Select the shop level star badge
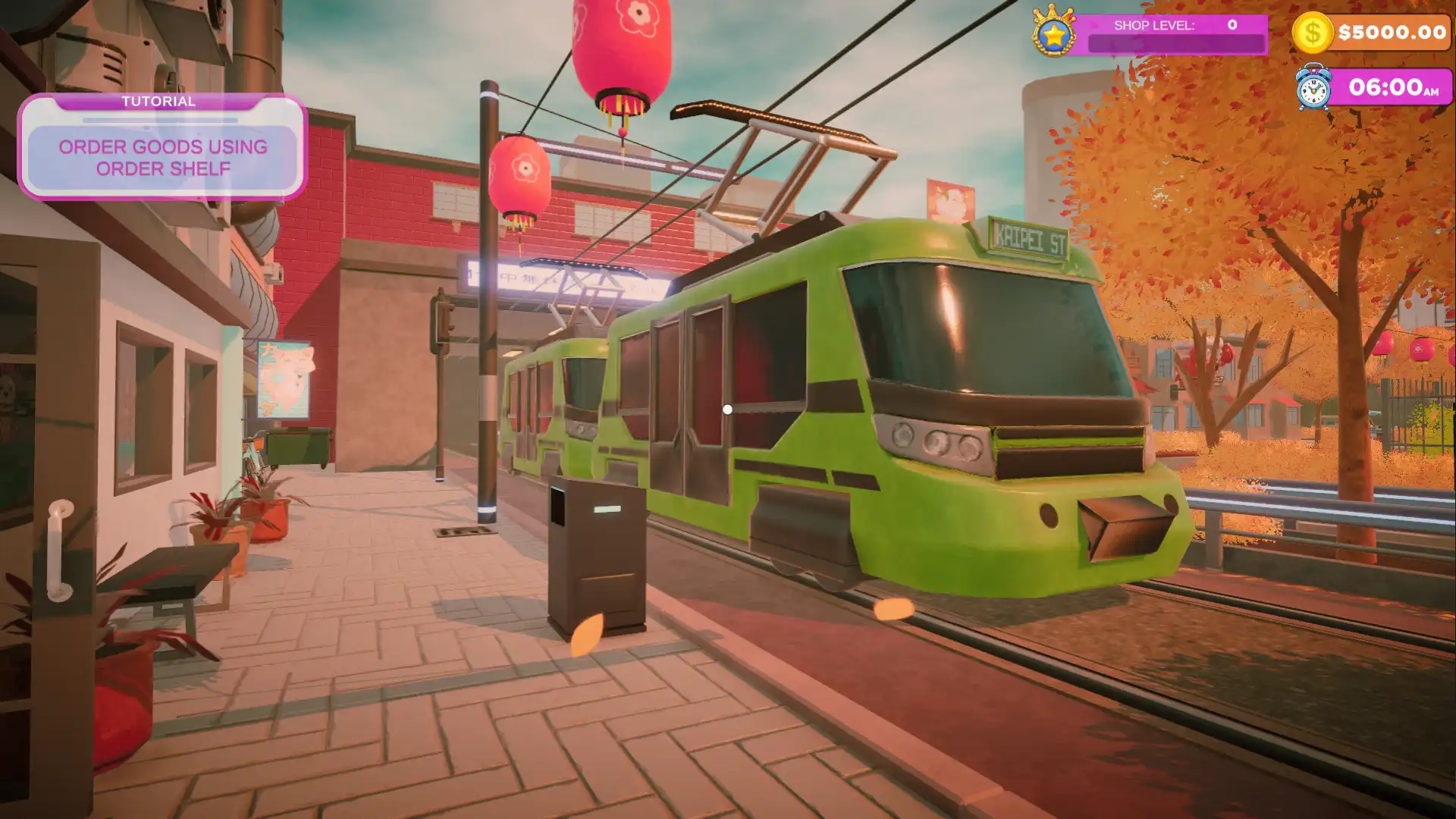 [x=1054, y=33]
